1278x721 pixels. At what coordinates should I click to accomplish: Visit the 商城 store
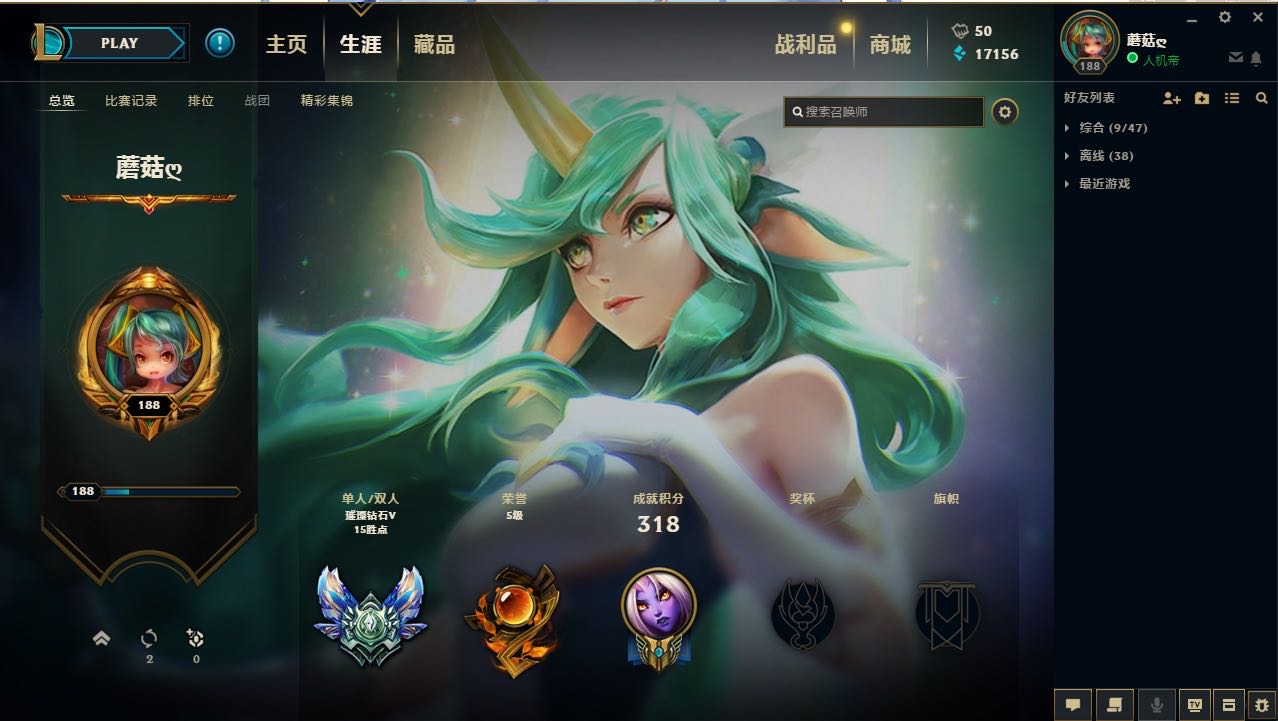(890, 44)
